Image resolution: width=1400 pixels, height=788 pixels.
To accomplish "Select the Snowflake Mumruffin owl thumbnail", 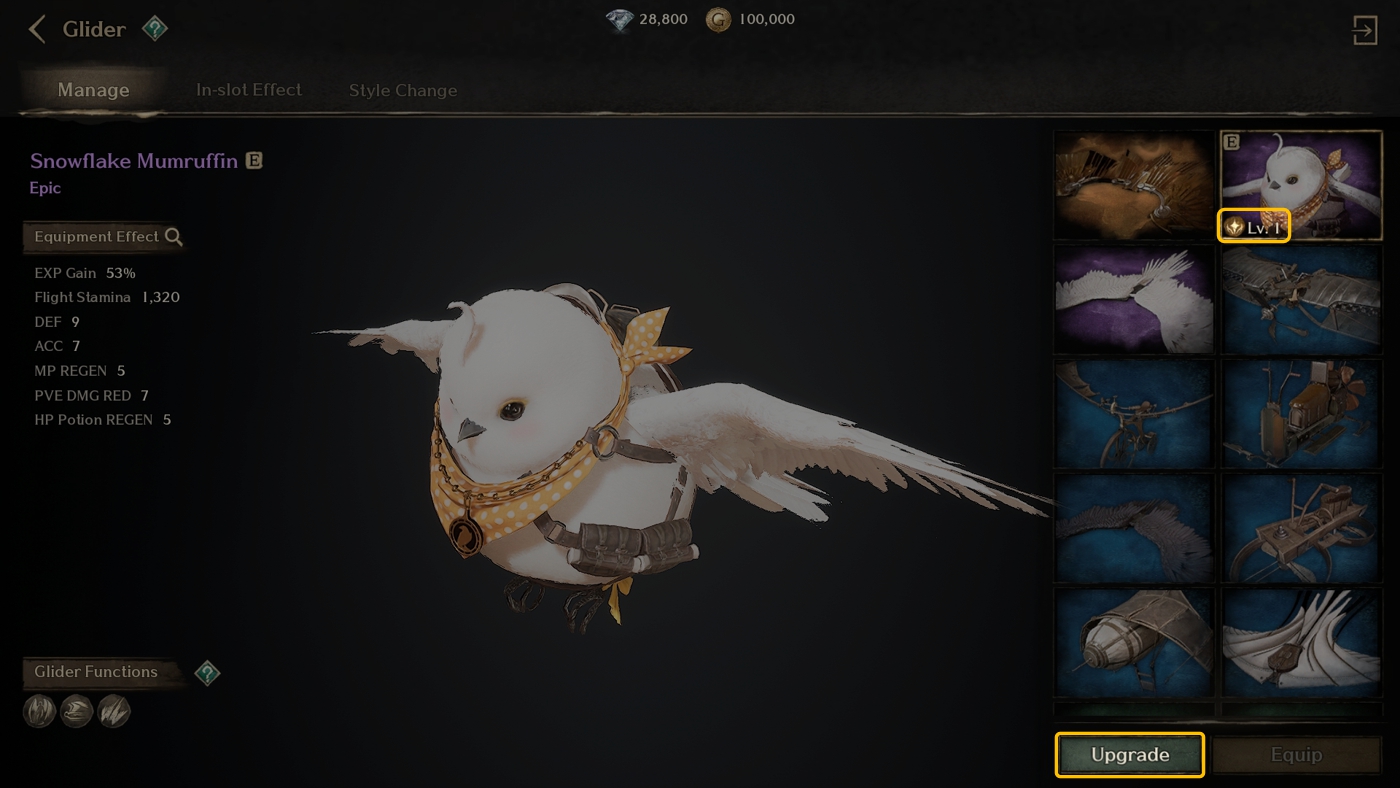I will (1302, 185).
